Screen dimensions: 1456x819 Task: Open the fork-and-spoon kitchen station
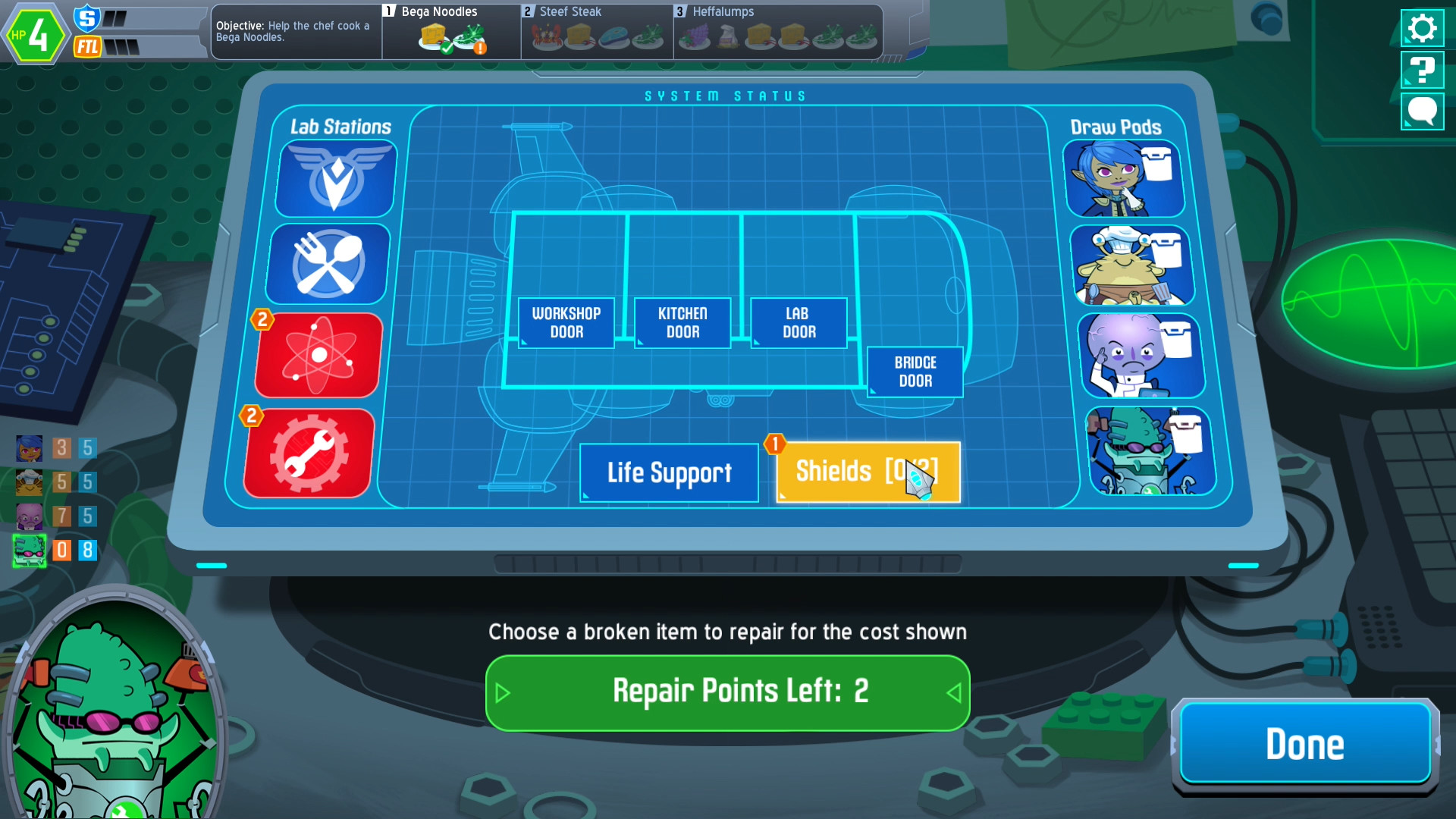326,263
